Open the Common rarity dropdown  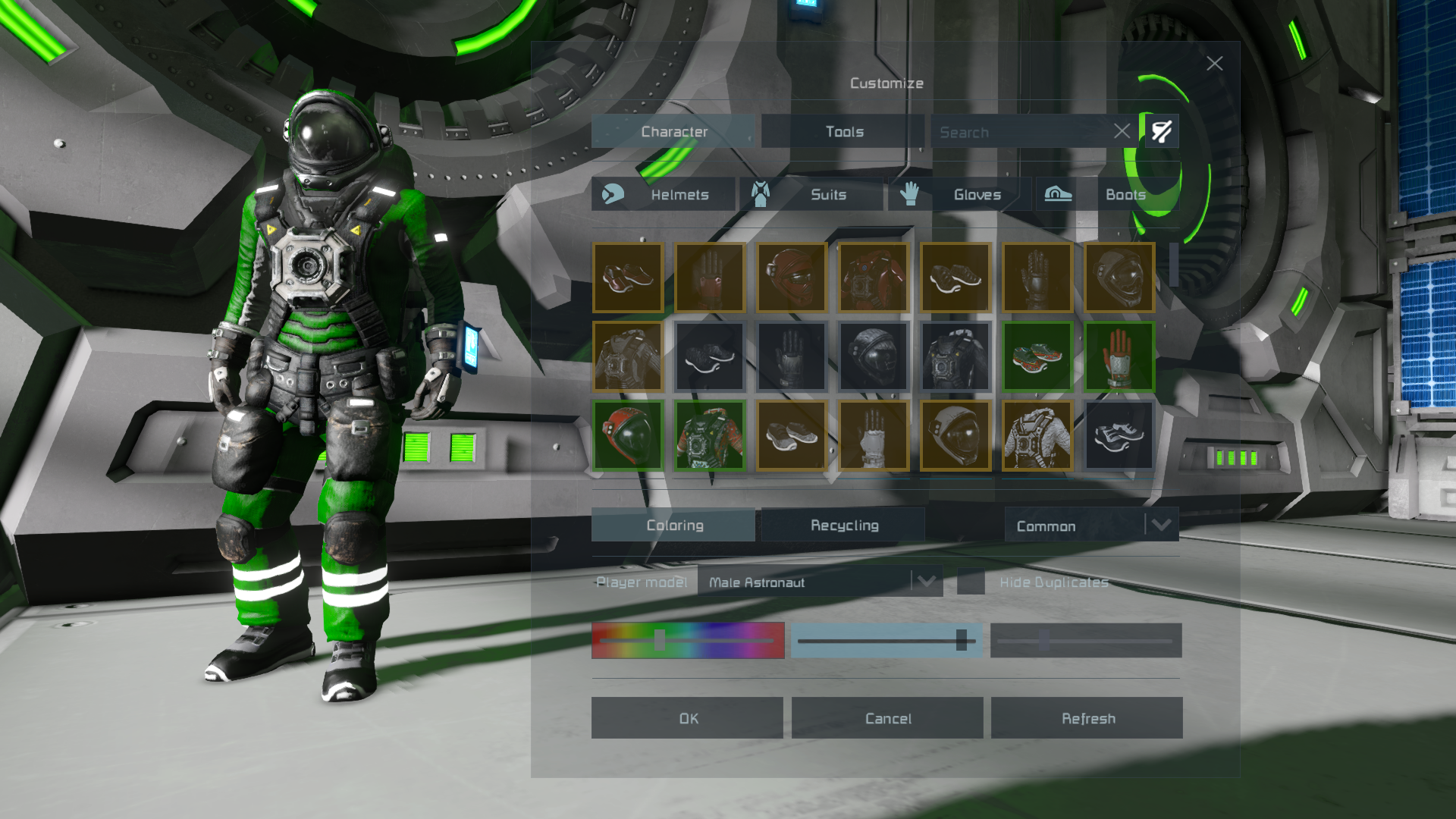tap(1091, 526)
